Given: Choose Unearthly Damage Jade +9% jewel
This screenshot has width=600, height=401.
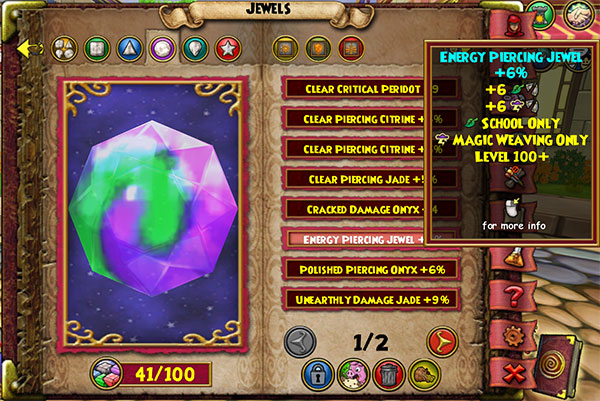Looking at the screenshot, I should tap(371, 299).
